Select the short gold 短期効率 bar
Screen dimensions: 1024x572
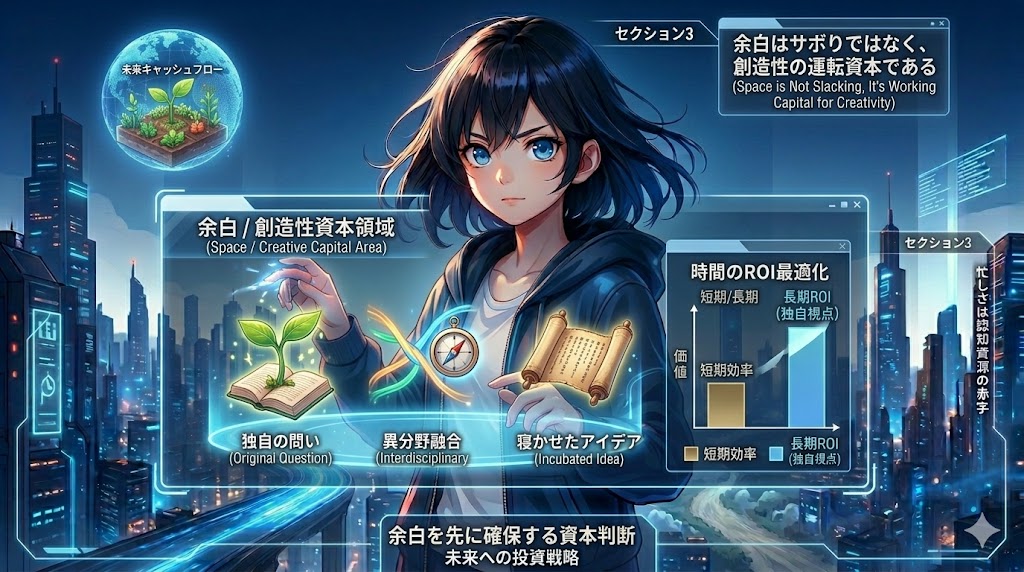pos(724,403)
